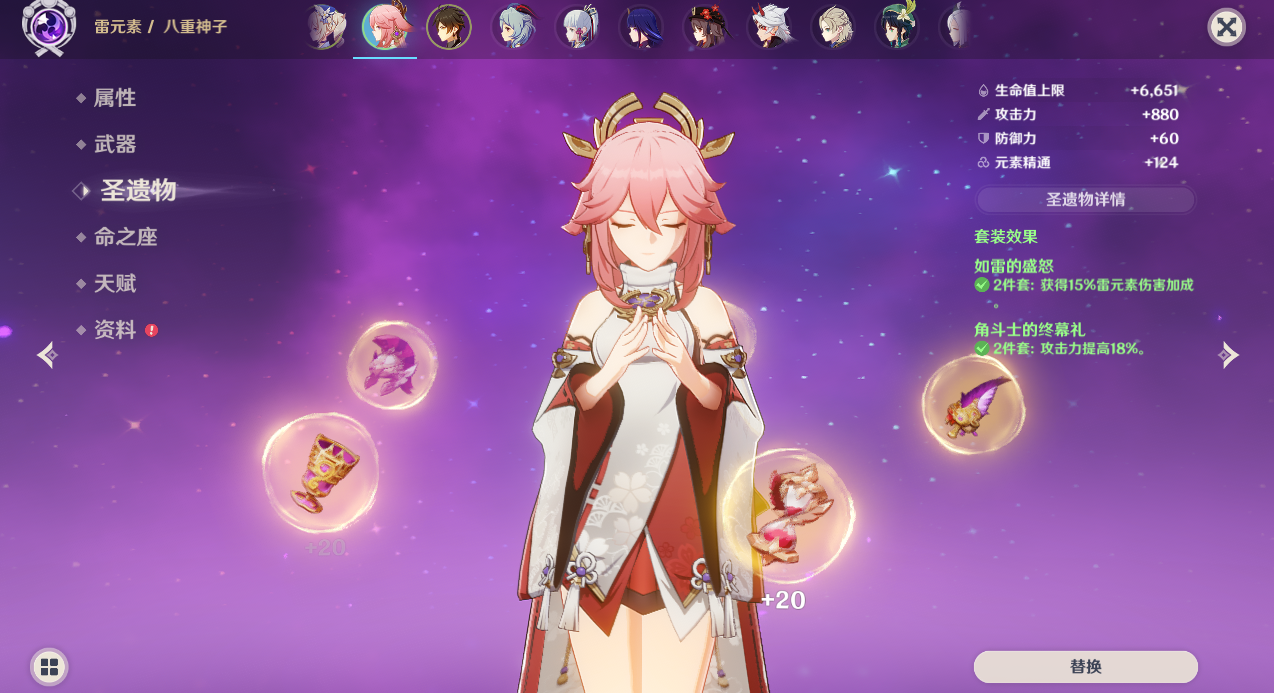
Task: Select the hourglass sands artifact
Action: point(788,516)
